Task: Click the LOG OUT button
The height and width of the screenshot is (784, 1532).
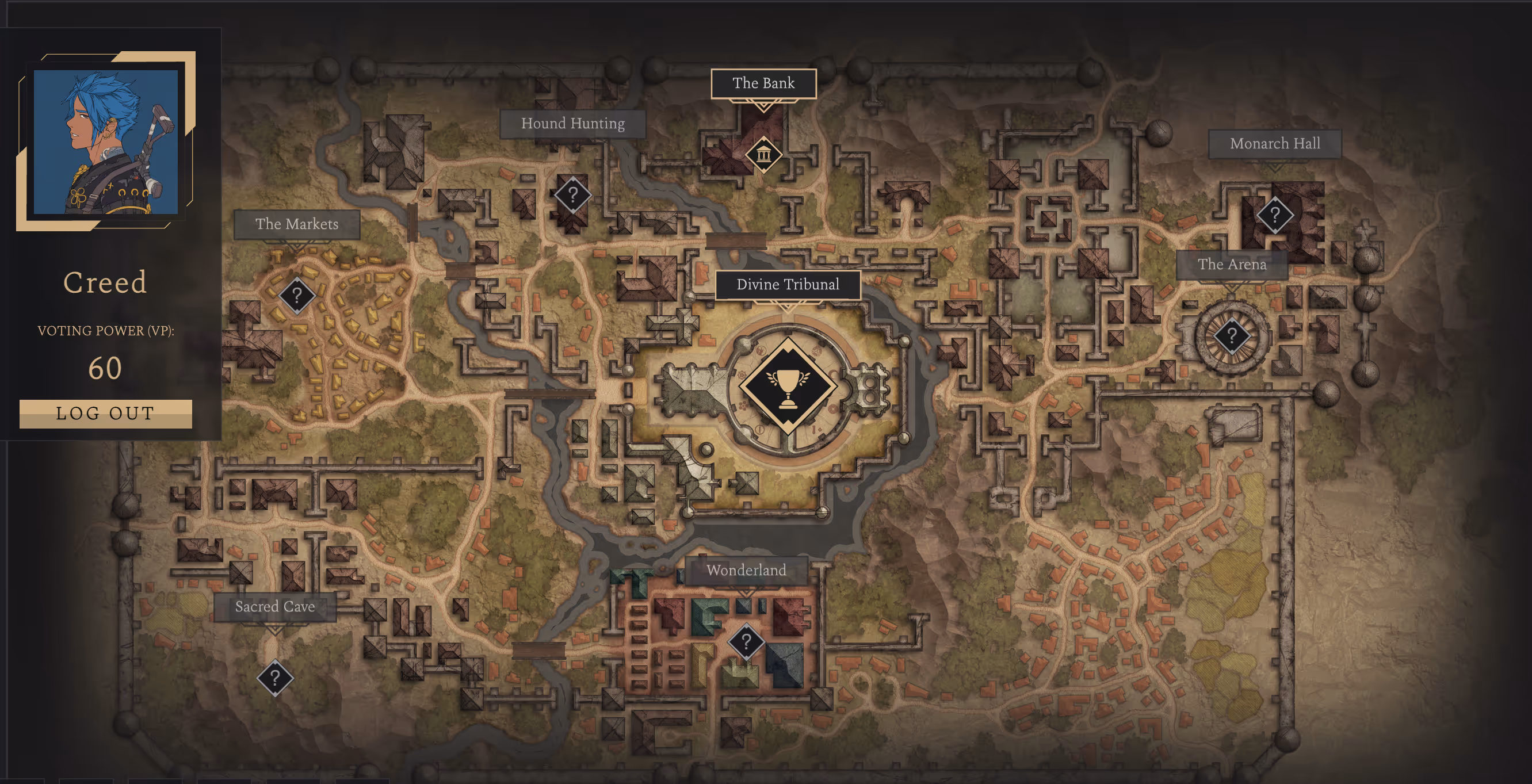Action: (x=105, y=414)
